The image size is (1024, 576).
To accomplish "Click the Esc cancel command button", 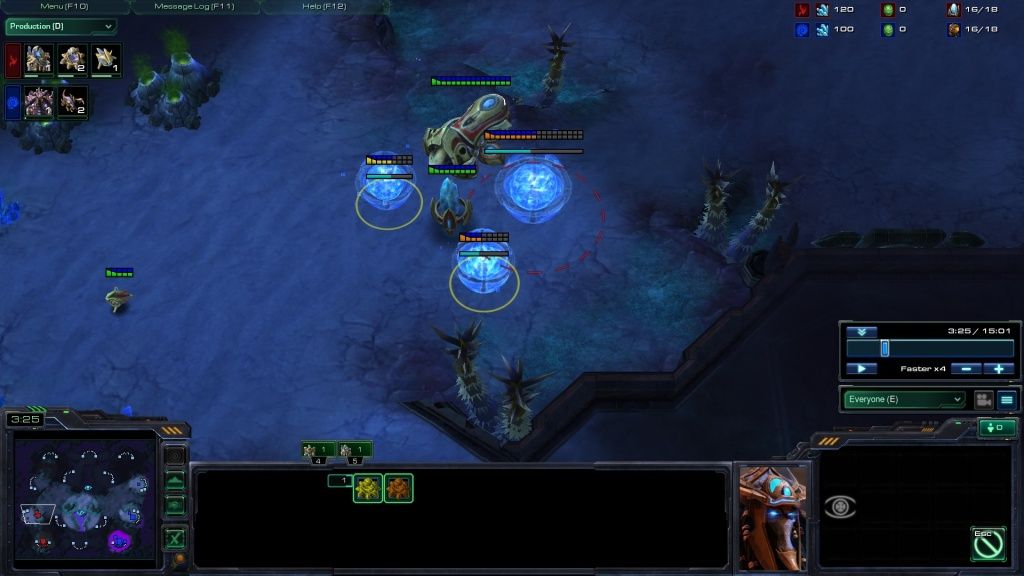I will pos(987,543).
